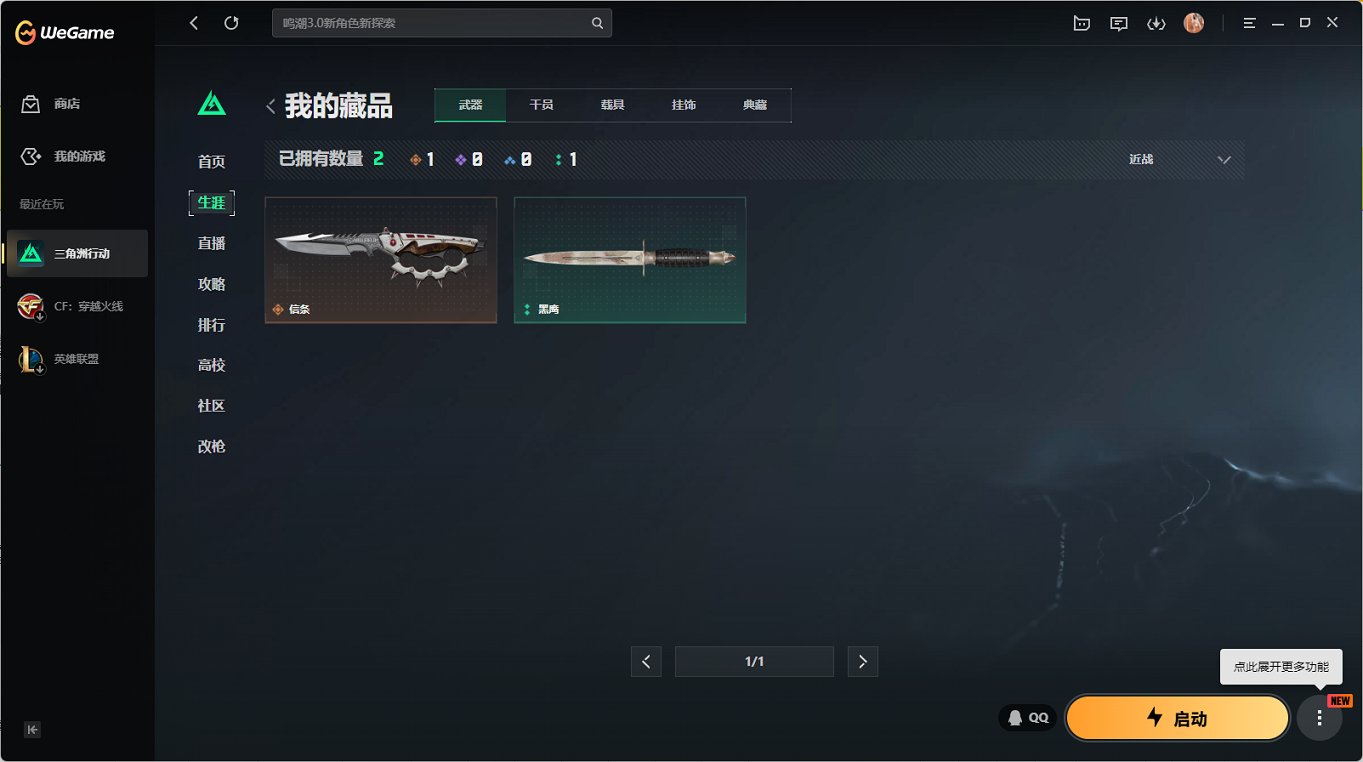Open the game library cat icon in title bar

point(1081,22)
